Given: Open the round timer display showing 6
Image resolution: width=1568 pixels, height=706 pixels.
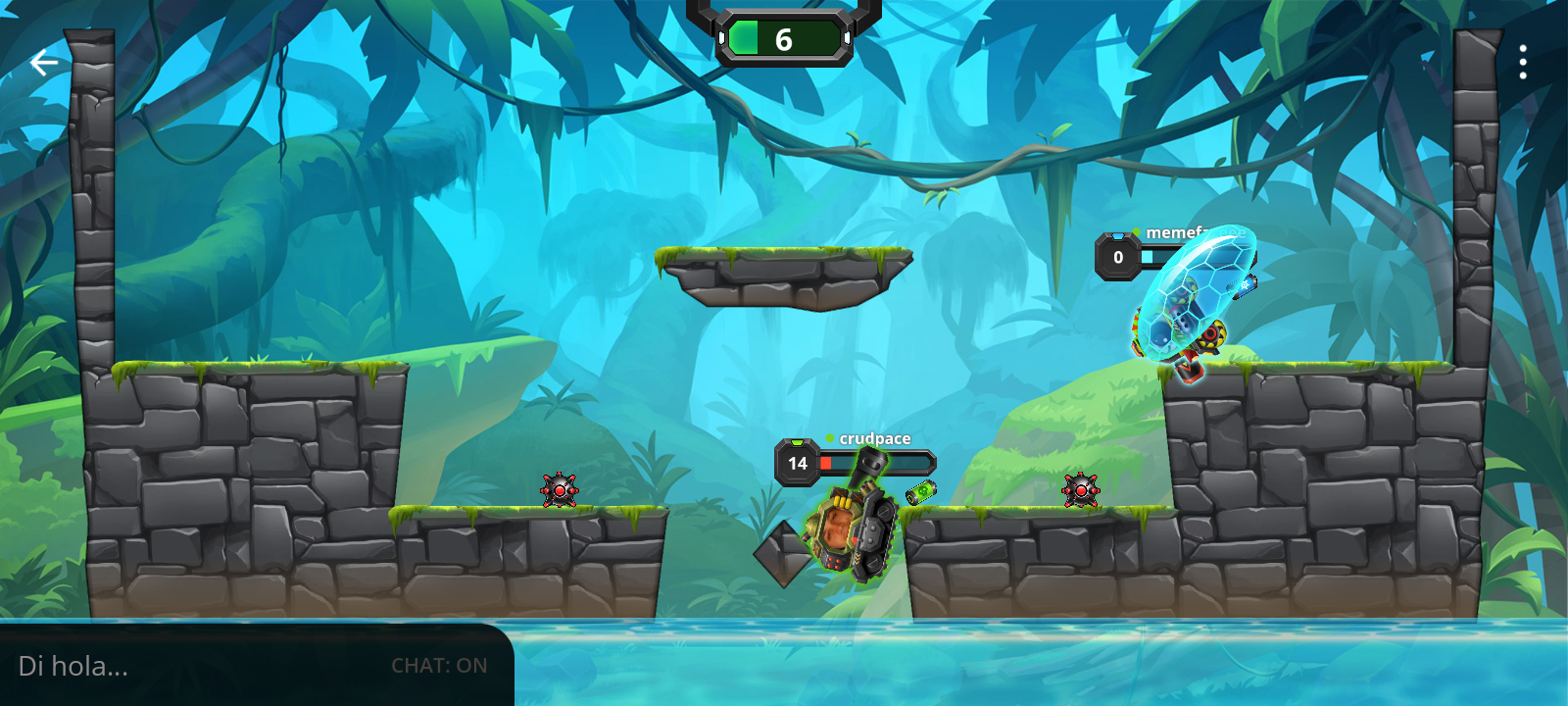Looking at the screenshot, I should pyautogui.click(x=784, y=39).
